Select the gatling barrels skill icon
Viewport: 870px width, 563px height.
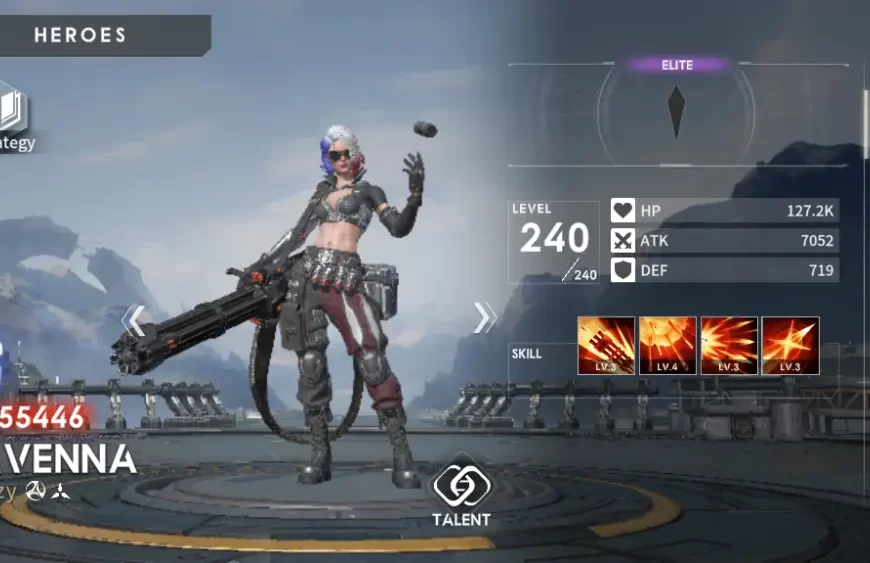(x=606, y=346)
